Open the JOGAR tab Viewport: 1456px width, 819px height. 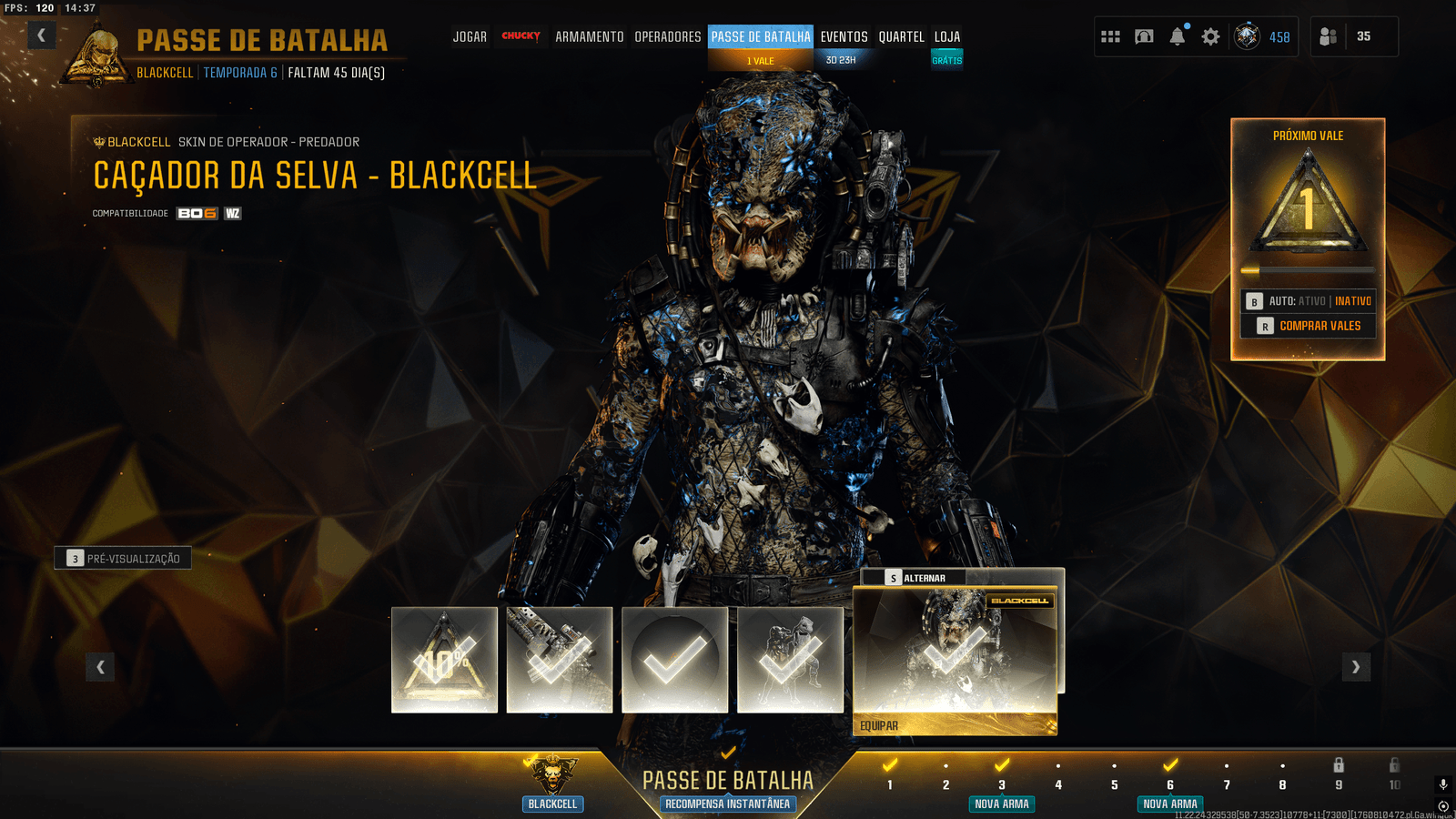tap(470, 37)
